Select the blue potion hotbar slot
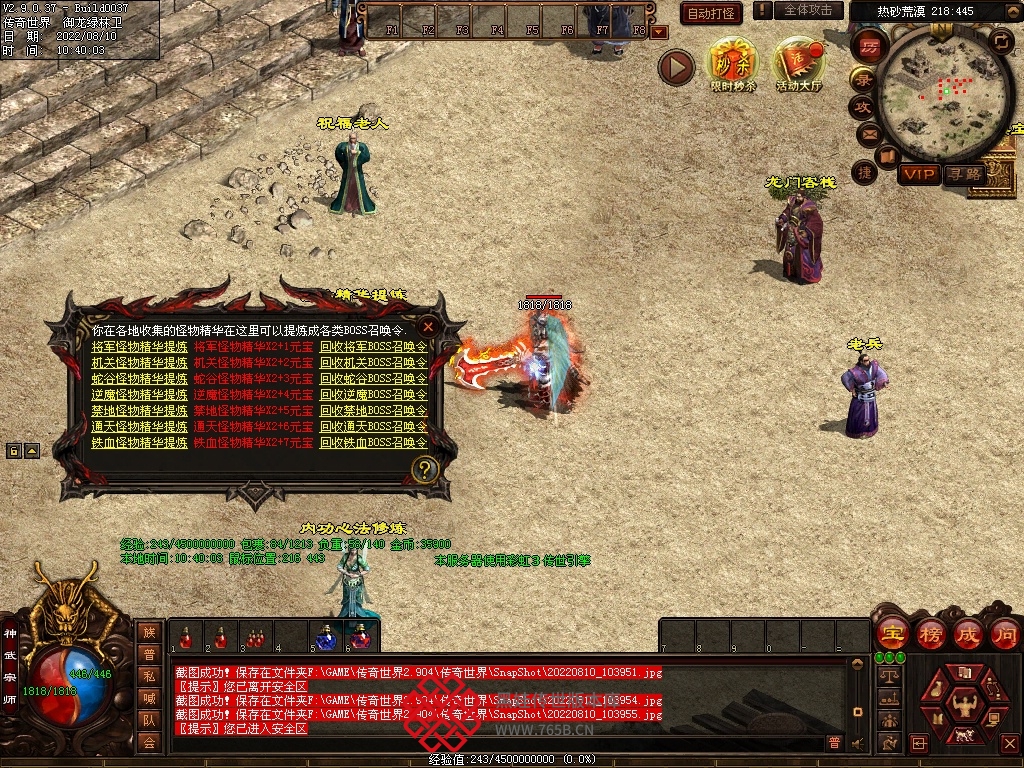The width and height of the screenshot is (1024, 768). coord(326,637)
